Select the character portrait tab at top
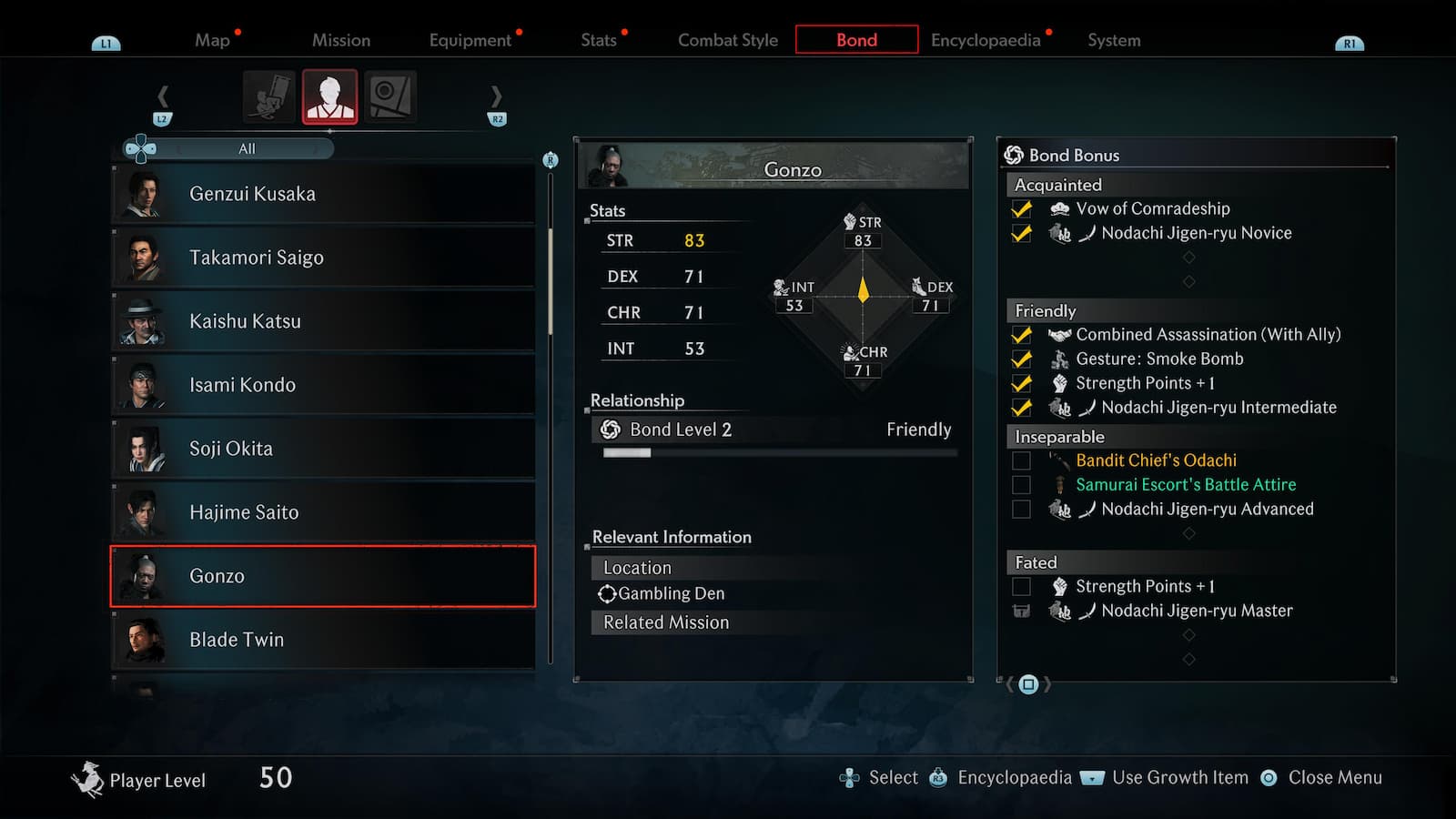Viewport: 1456px width, 819px height. (x=329, y=95)
